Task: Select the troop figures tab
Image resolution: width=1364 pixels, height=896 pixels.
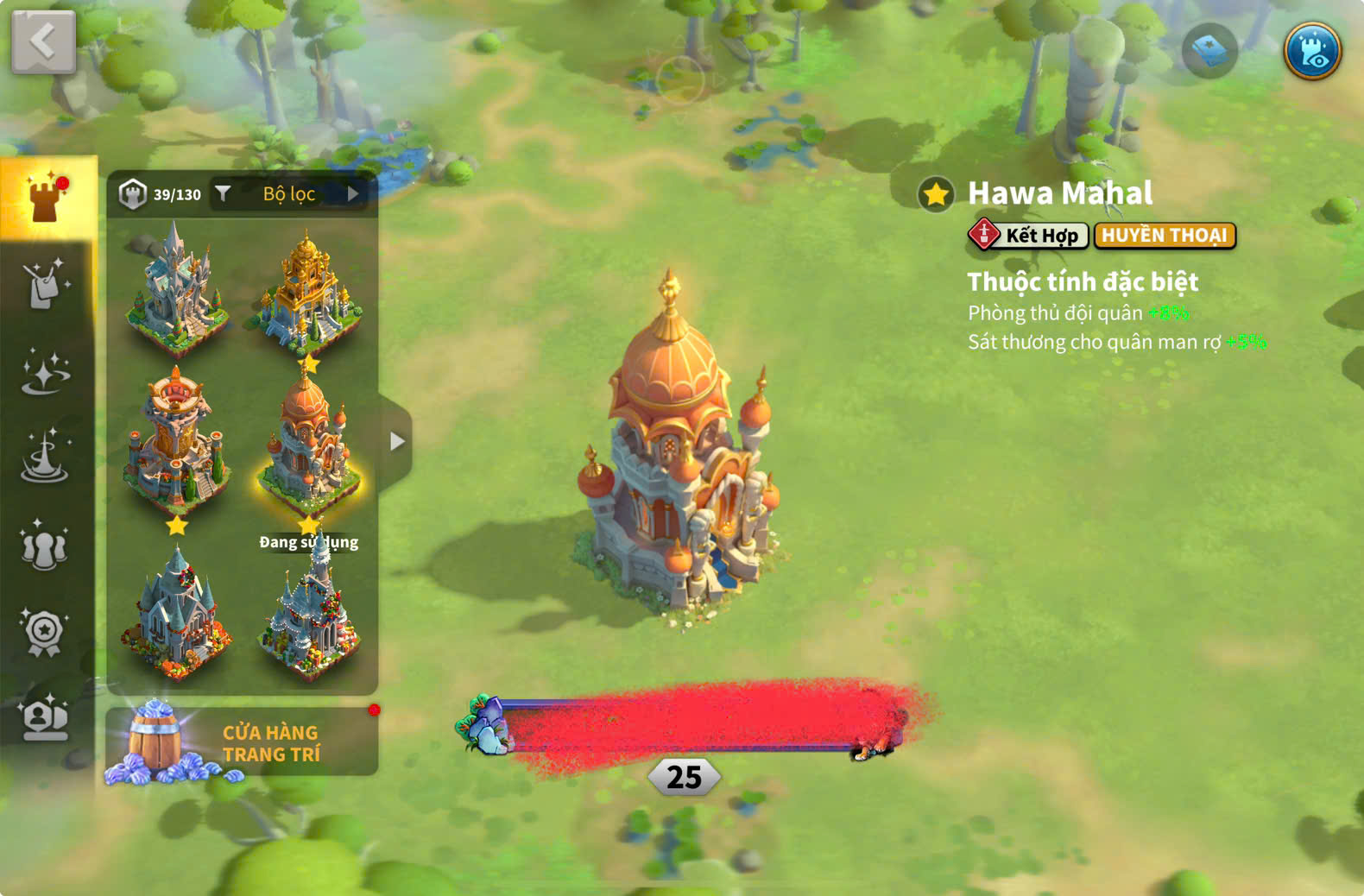Action: [45, 546]
